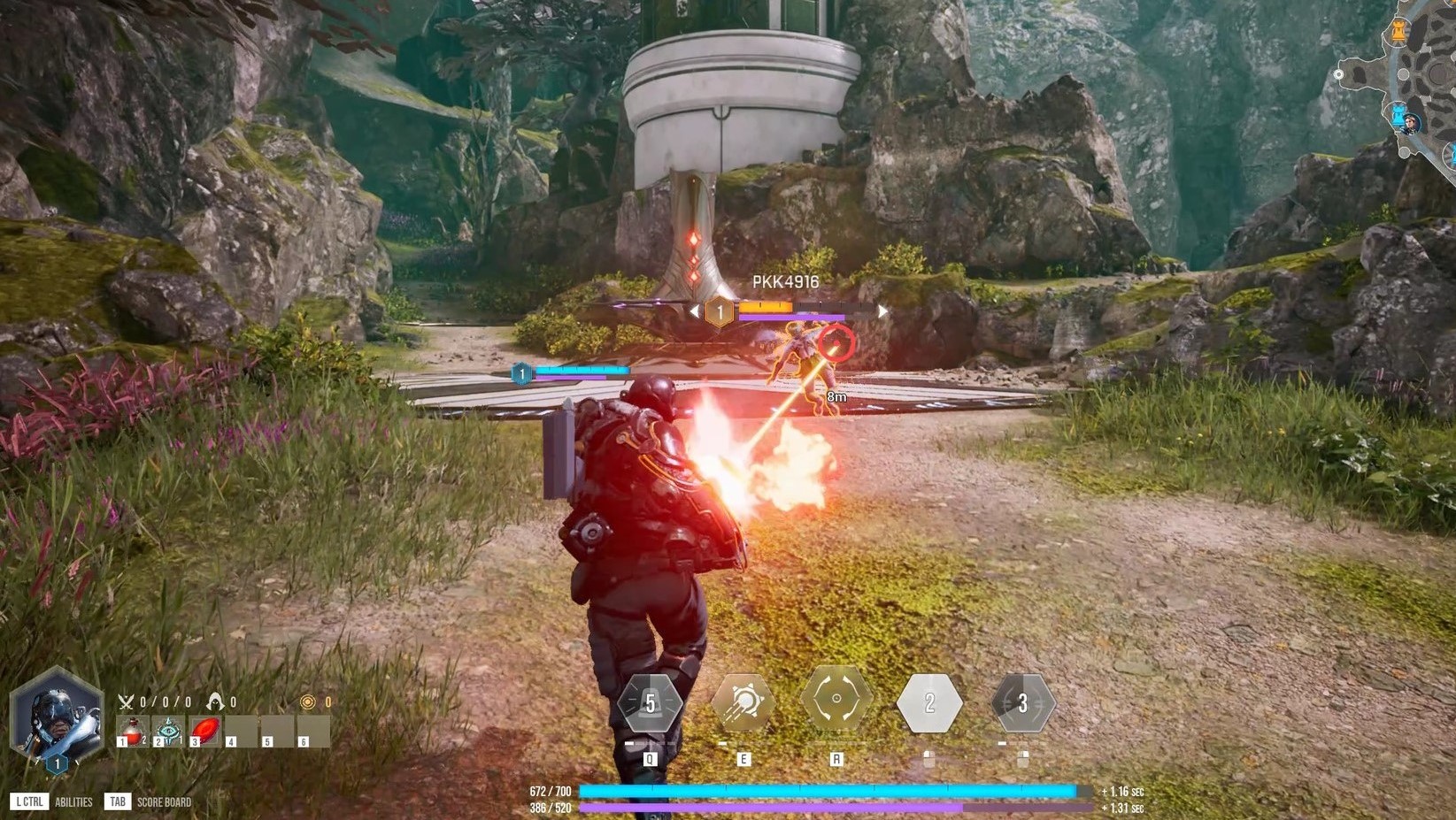Expand the hexagon ability labeled 2
Viewport: 1456px width, 820px height.
tap(929, 703)
